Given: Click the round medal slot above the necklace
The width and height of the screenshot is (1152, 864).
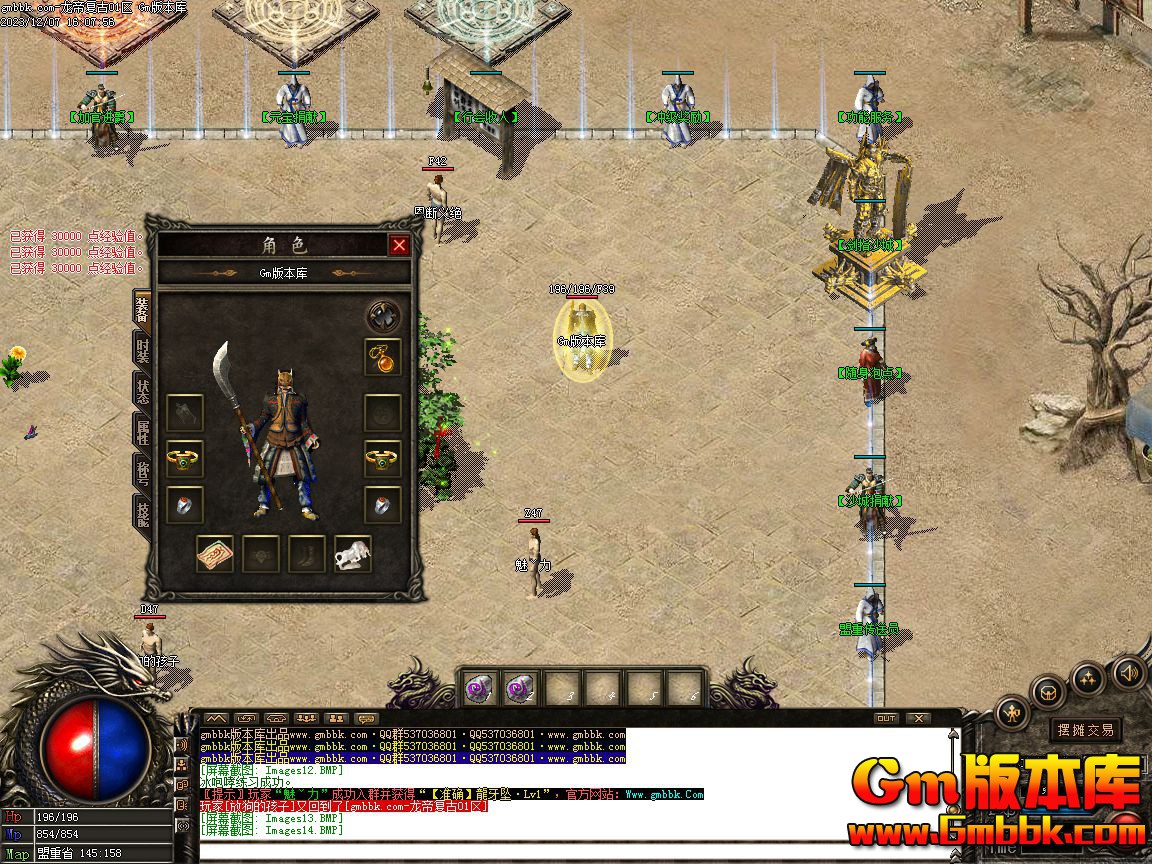Looking at the screenshot, I should 383,316.
